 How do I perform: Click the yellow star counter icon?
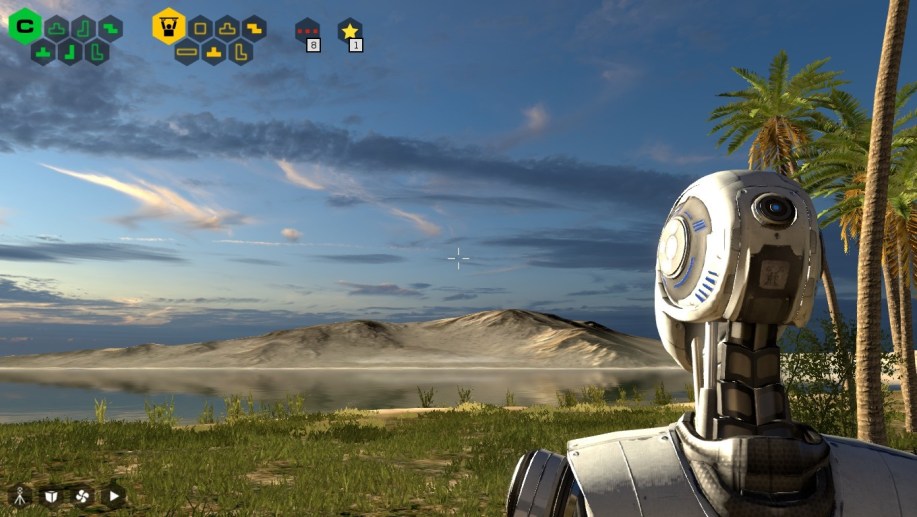click(349, 32)
